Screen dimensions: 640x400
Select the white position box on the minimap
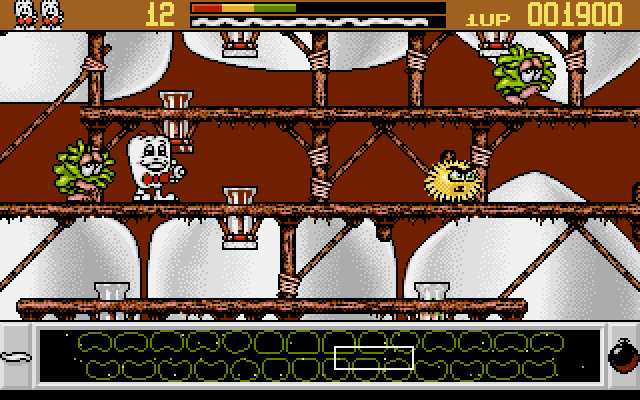[373, 357]
